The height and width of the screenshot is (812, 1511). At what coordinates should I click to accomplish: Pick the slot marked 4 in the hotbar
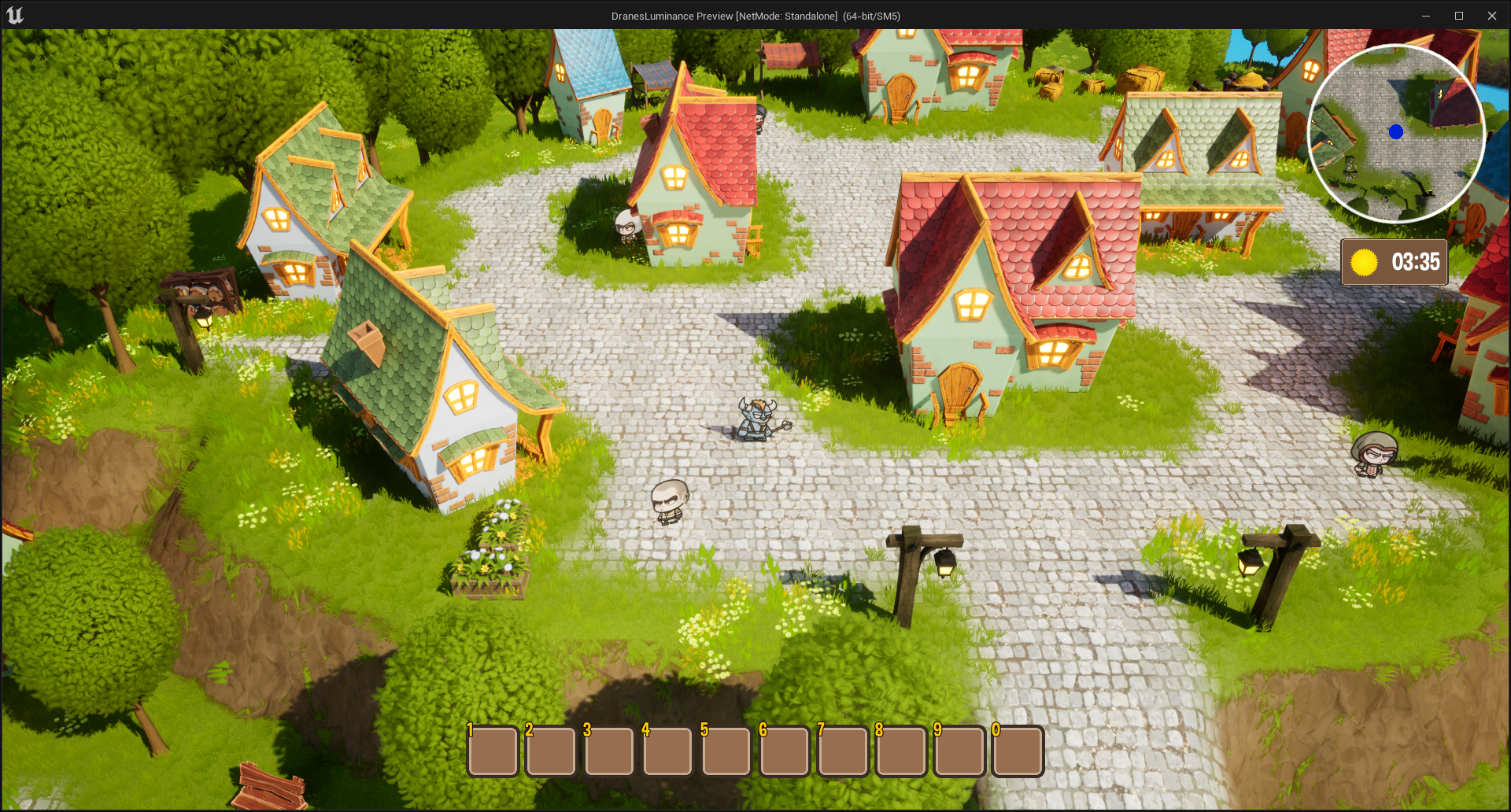point(668,751)
